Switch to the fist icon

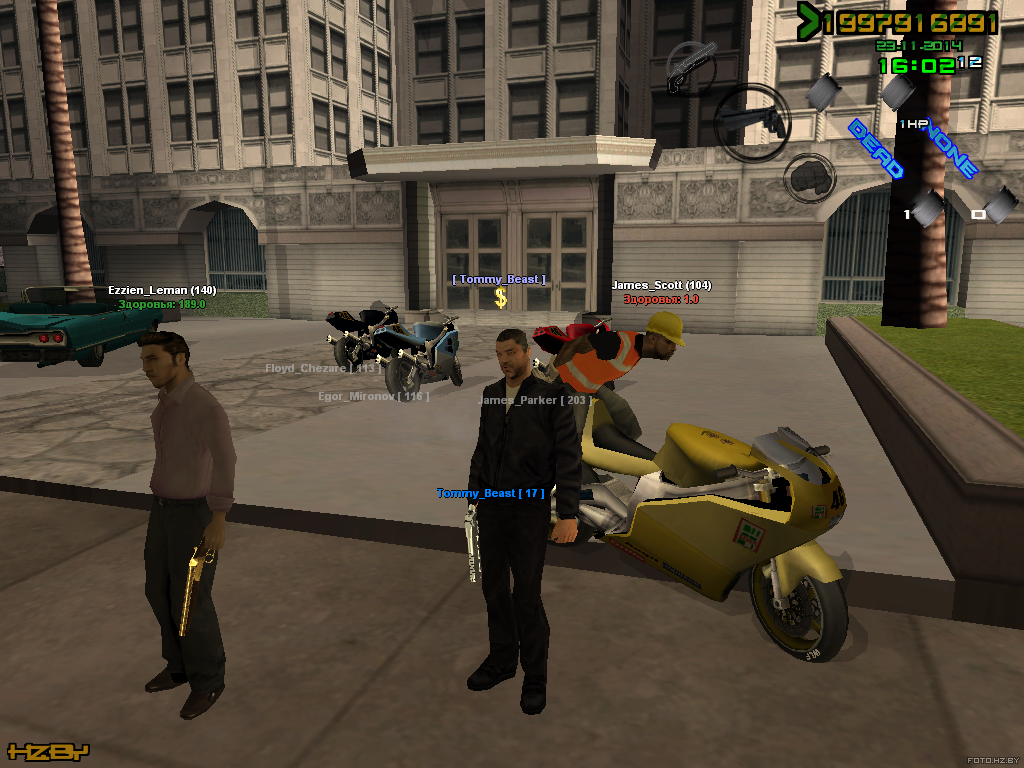coord(809,179)
